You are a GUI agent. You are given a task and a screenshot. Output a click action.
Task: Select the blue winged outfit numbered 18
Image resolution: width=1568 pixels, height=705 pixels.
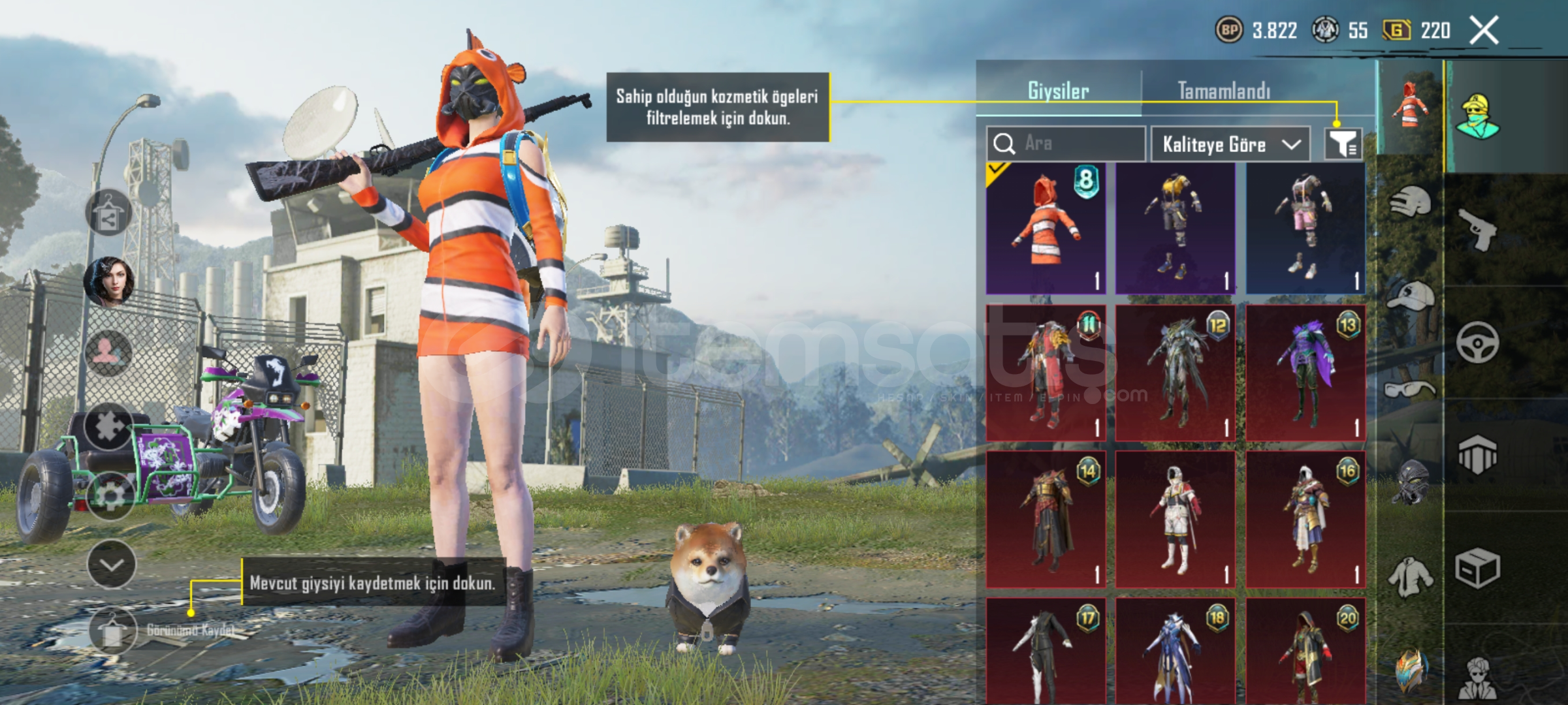point(1176,651)
